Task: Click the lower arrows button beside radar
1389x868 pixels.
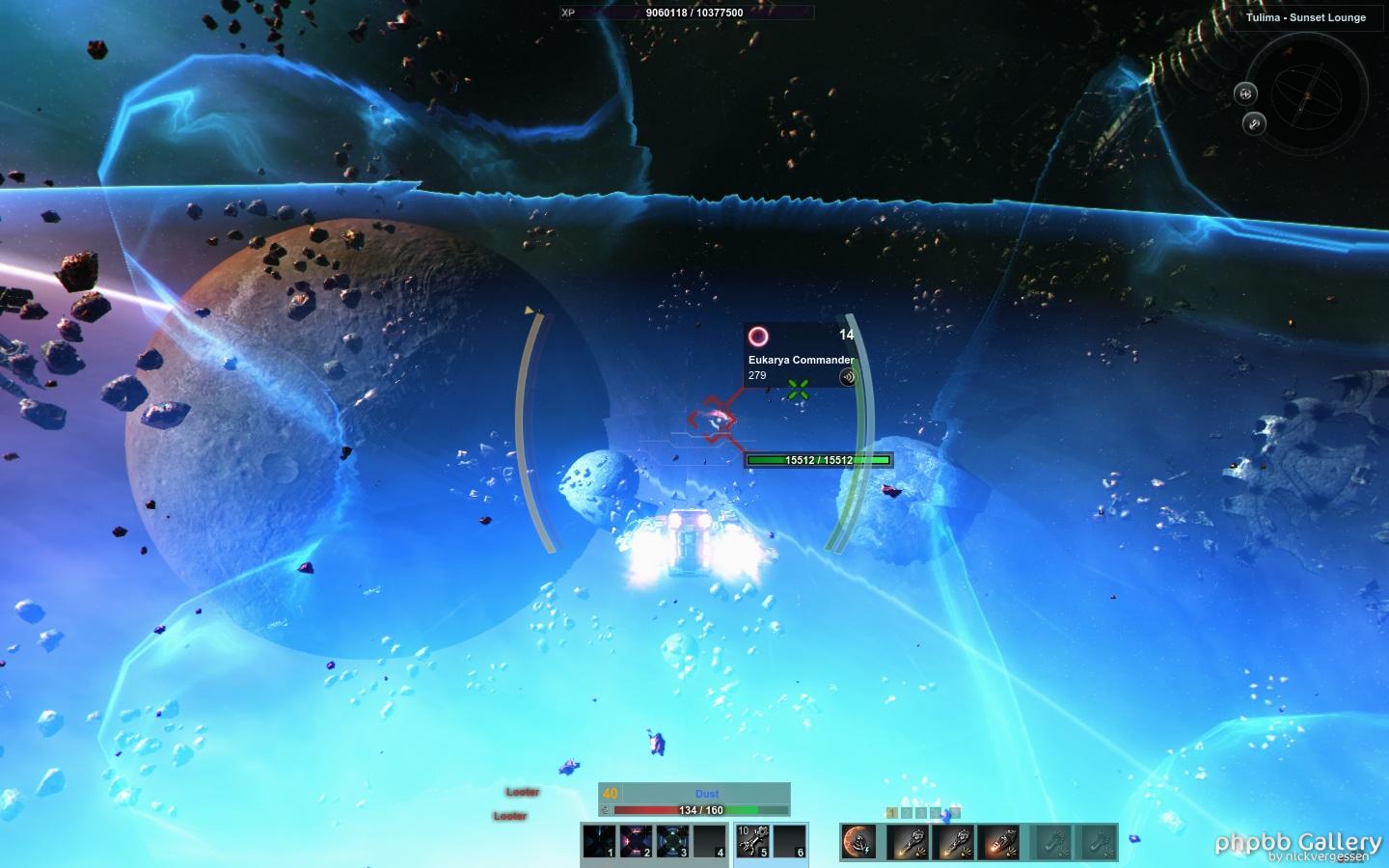Action: click(1254, 123)
